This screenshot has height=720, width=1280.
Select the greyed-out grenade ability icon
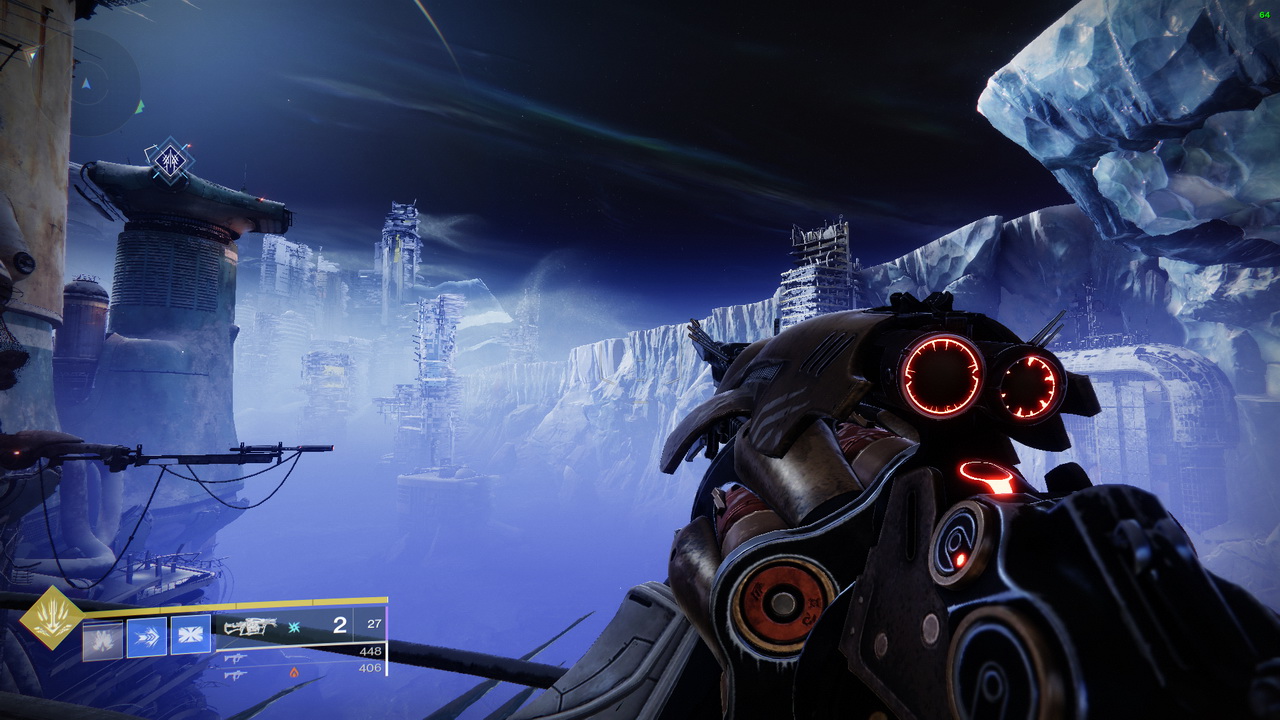click(x=102, y=638)
